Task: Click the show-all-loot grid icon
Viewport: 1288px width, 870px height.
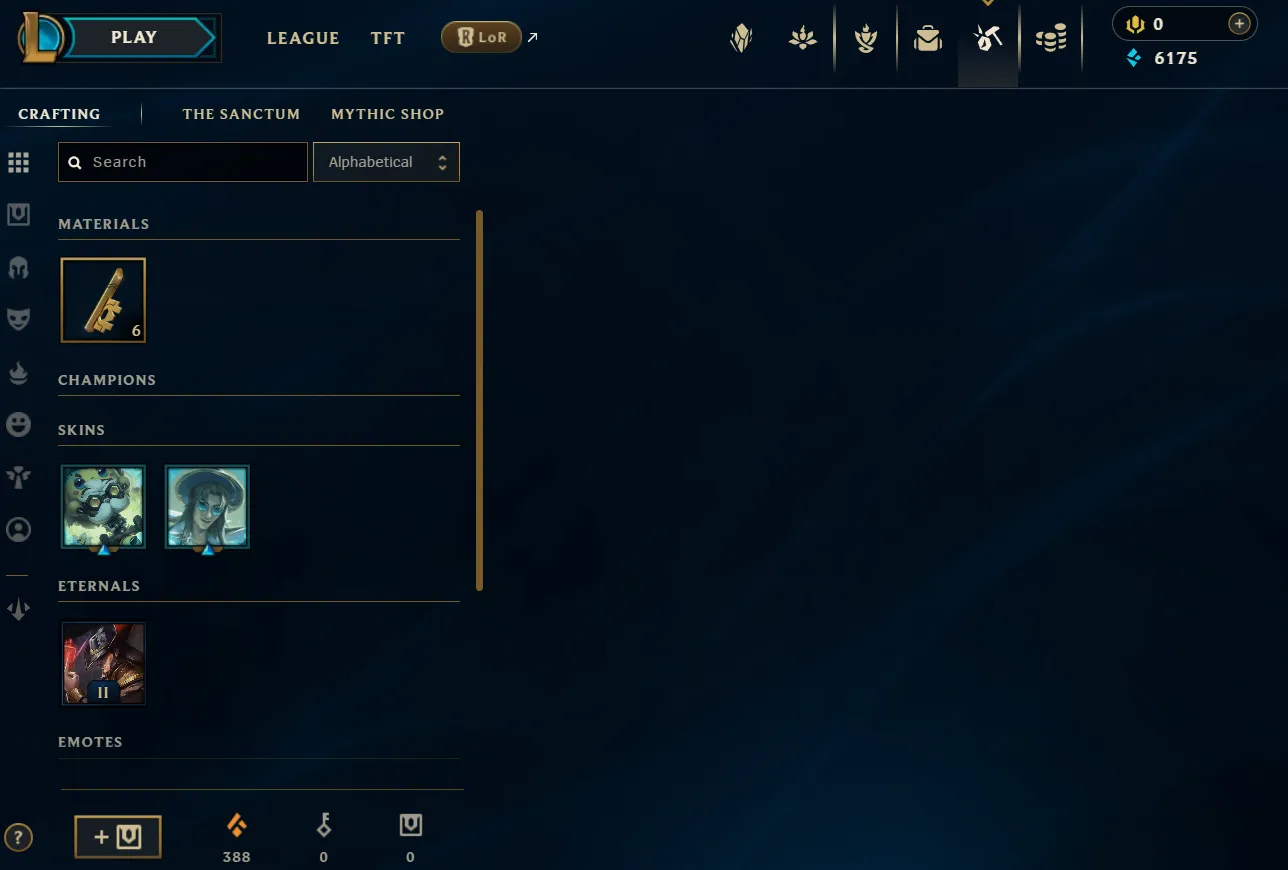Action: click(x=18, y=162)
